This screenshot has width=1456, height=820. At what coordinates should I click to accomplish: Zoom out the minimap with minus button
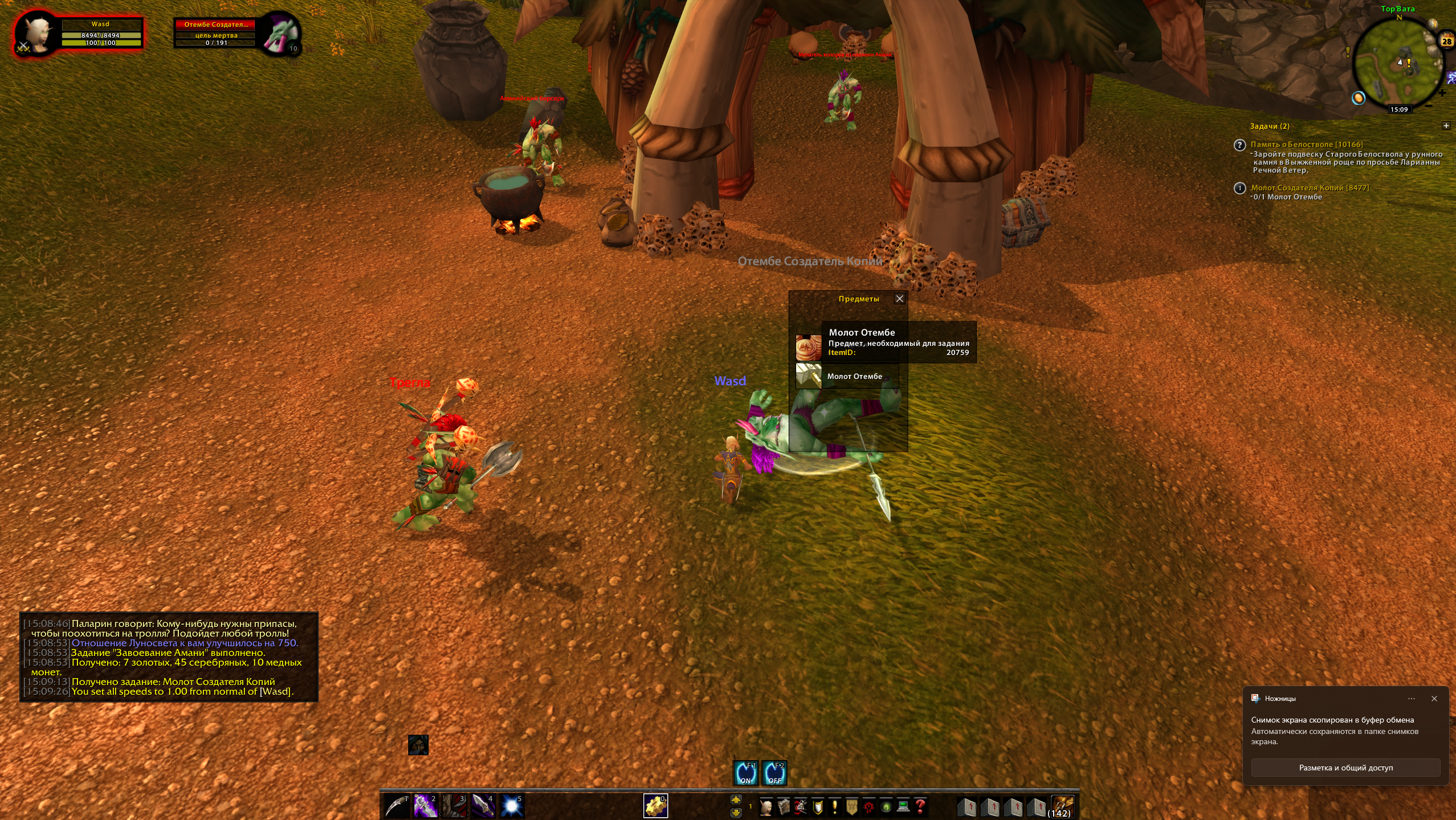point(1429,105)
